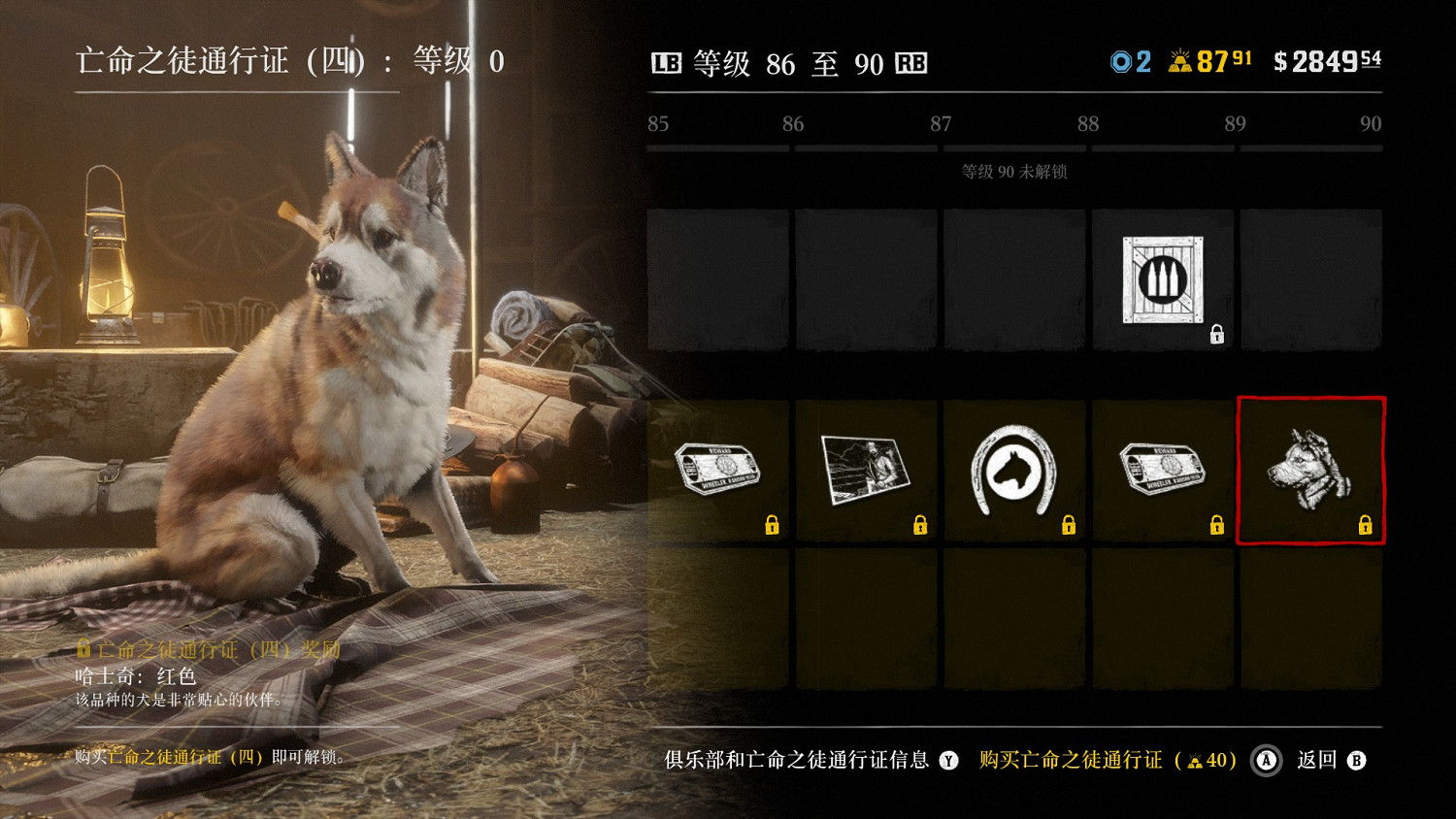Select the ammo crate reward tile

pos(1163,279)
